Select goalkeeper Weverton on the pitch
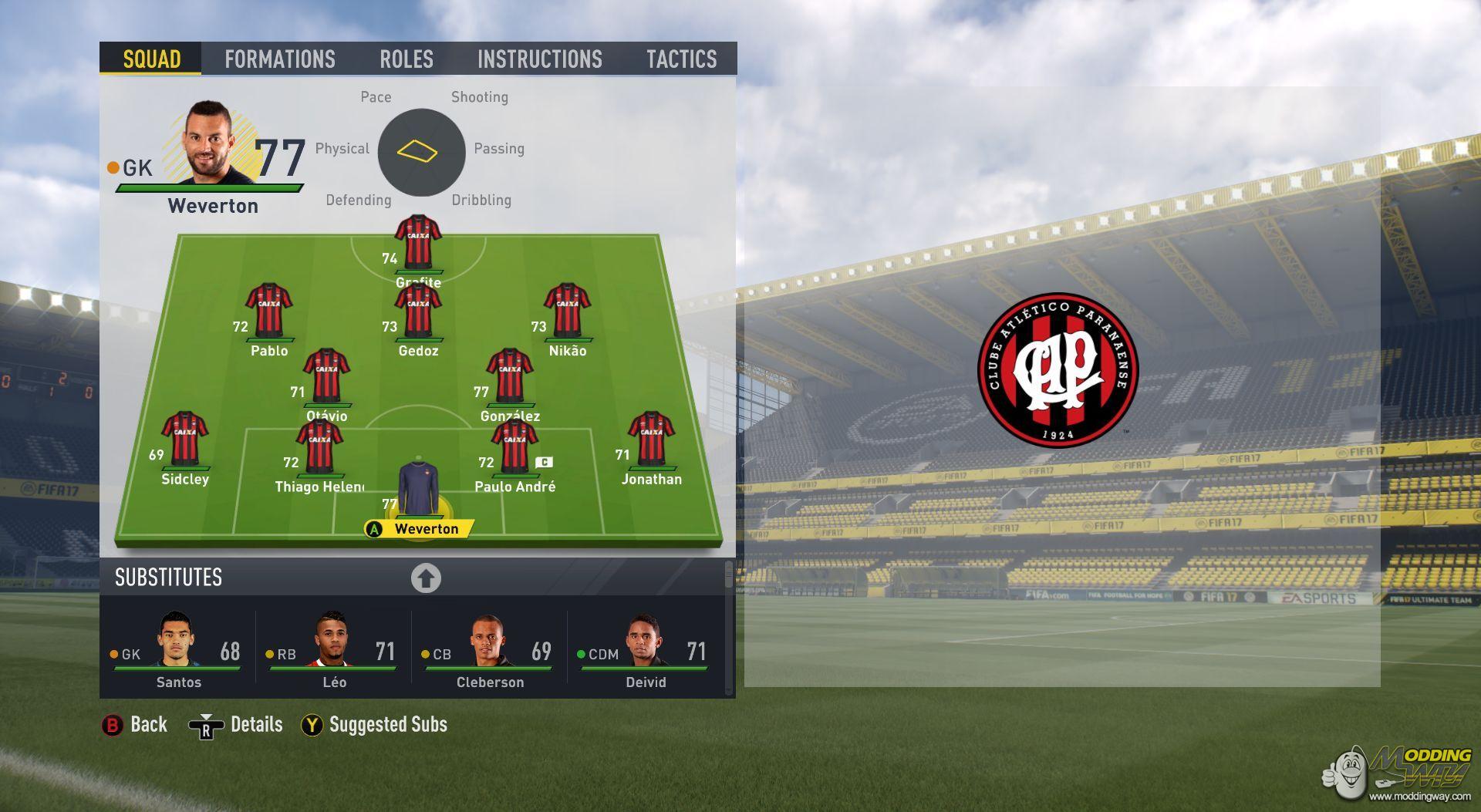1481x812 pixels. pos(419,490)
